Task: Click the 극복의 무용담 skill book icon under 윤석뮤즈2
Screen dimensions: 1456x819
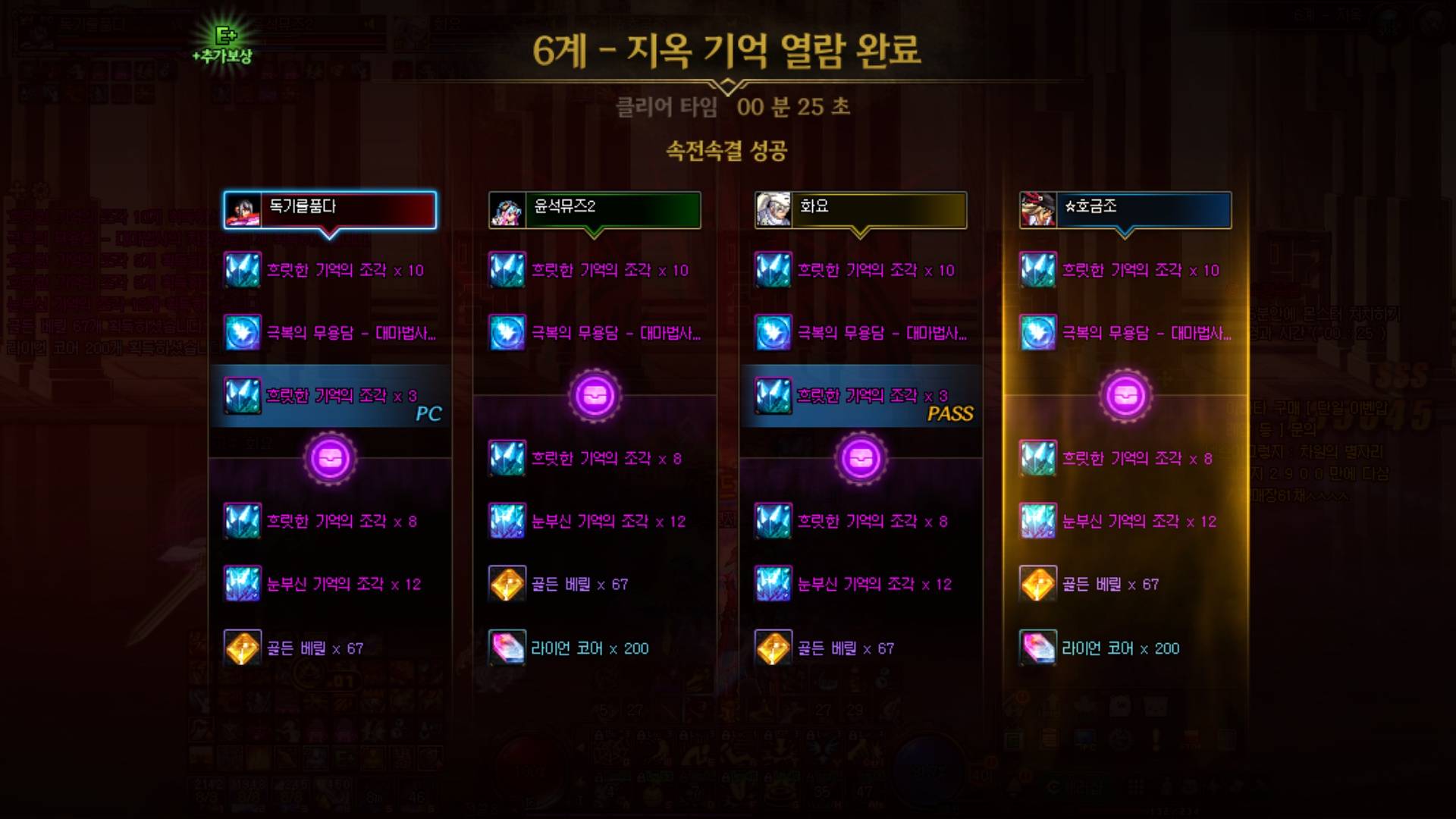Action: (509, 331)
